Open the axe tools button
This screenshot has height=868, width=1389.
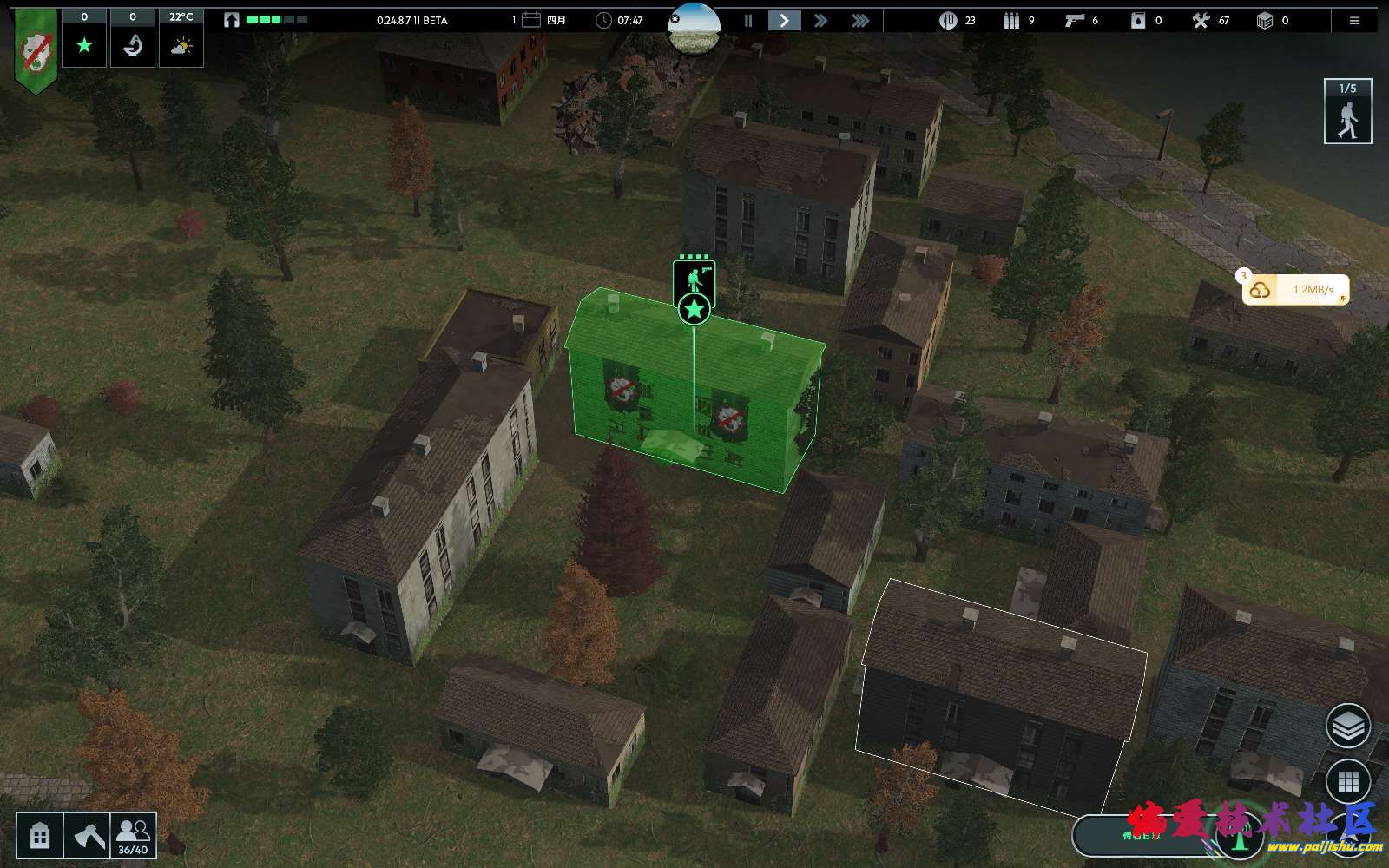pyautogui.click(x=87, y=836)
